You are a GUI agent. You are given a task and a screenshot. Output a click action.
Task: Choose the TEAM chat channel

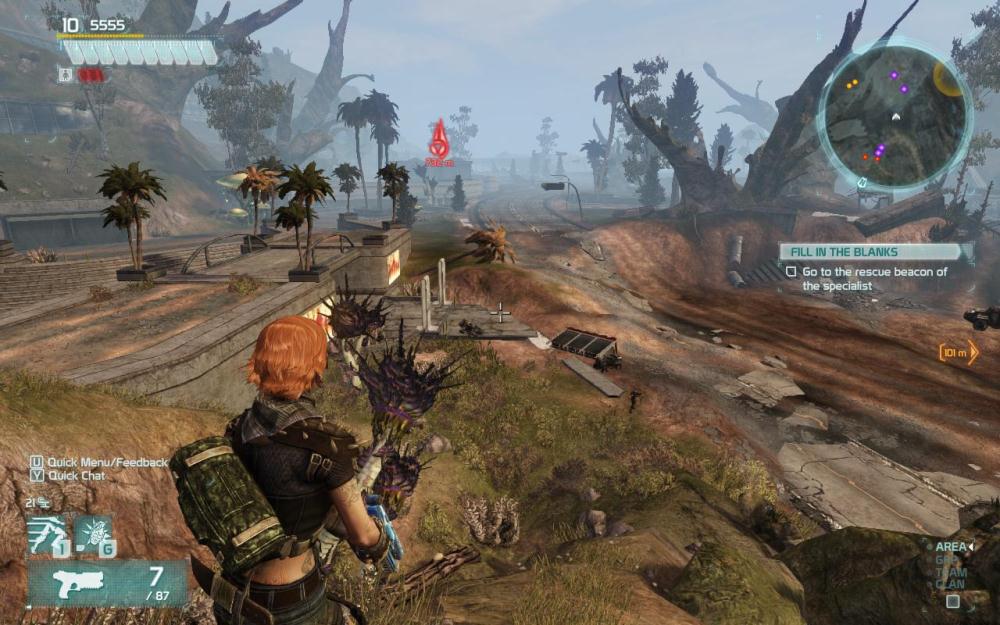(949, 572)
